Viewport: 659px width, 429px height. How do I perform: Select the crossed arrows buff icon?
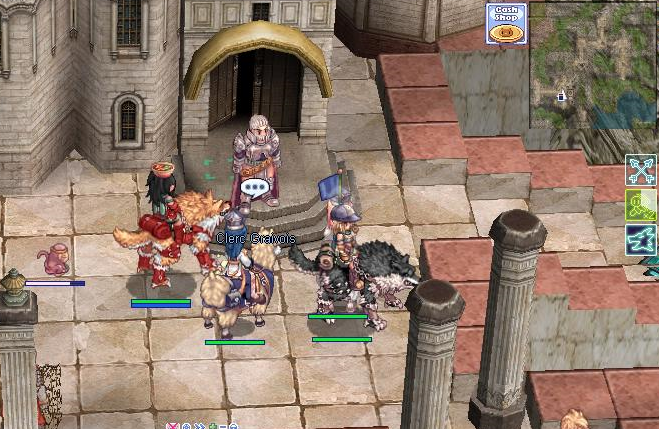[x=641, y=170]
